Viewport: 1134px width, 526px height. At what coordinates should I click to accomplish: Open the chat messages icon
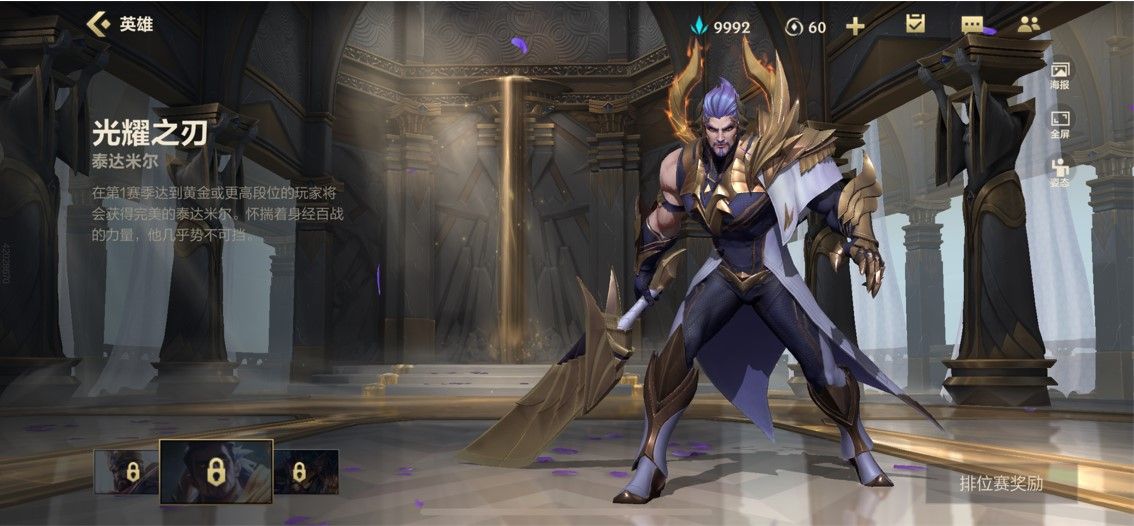click(x=972, y=25)
